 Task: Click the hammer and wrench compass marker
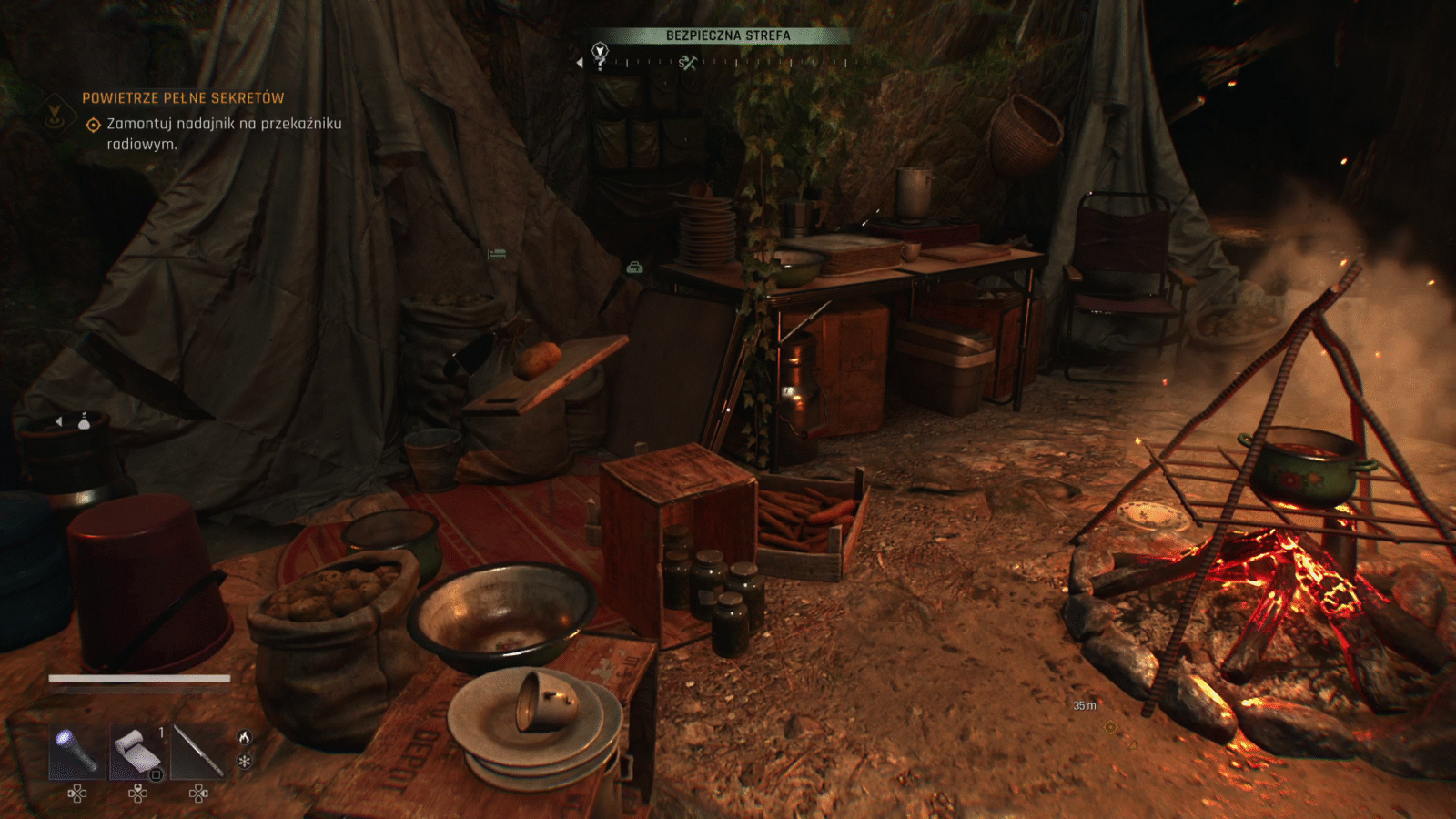(688, 63)
